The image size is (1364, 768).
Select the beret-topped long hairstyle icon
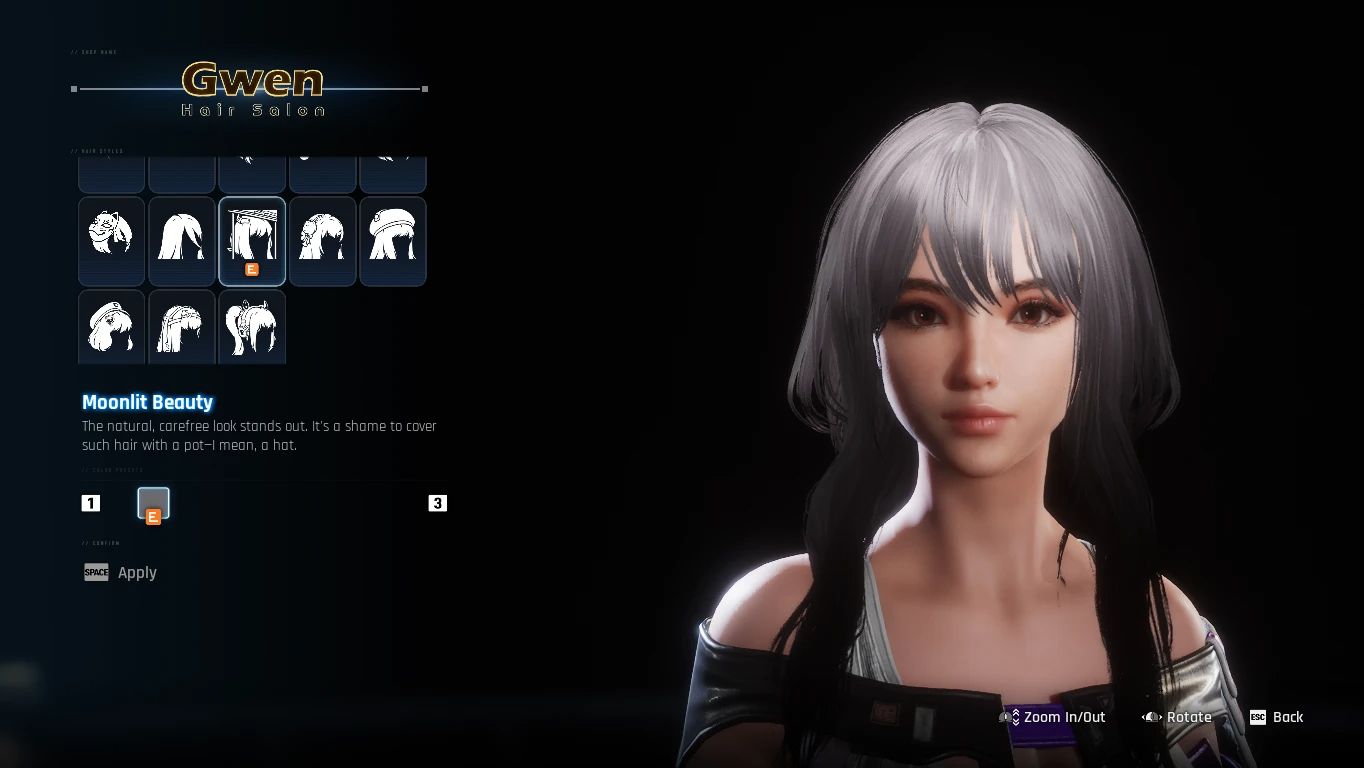(x=392, y=240)
